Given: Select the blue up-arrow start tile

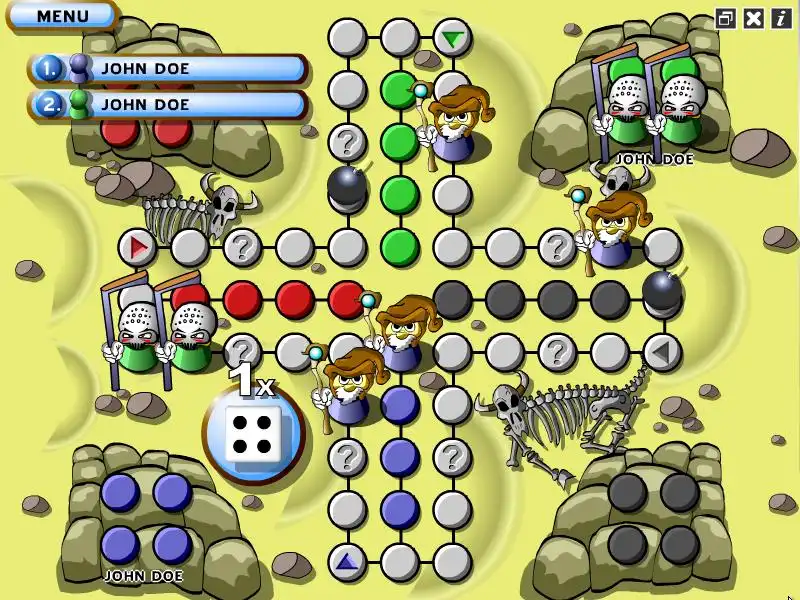Looking at the screenshot, I should click(x=347, y=561).
